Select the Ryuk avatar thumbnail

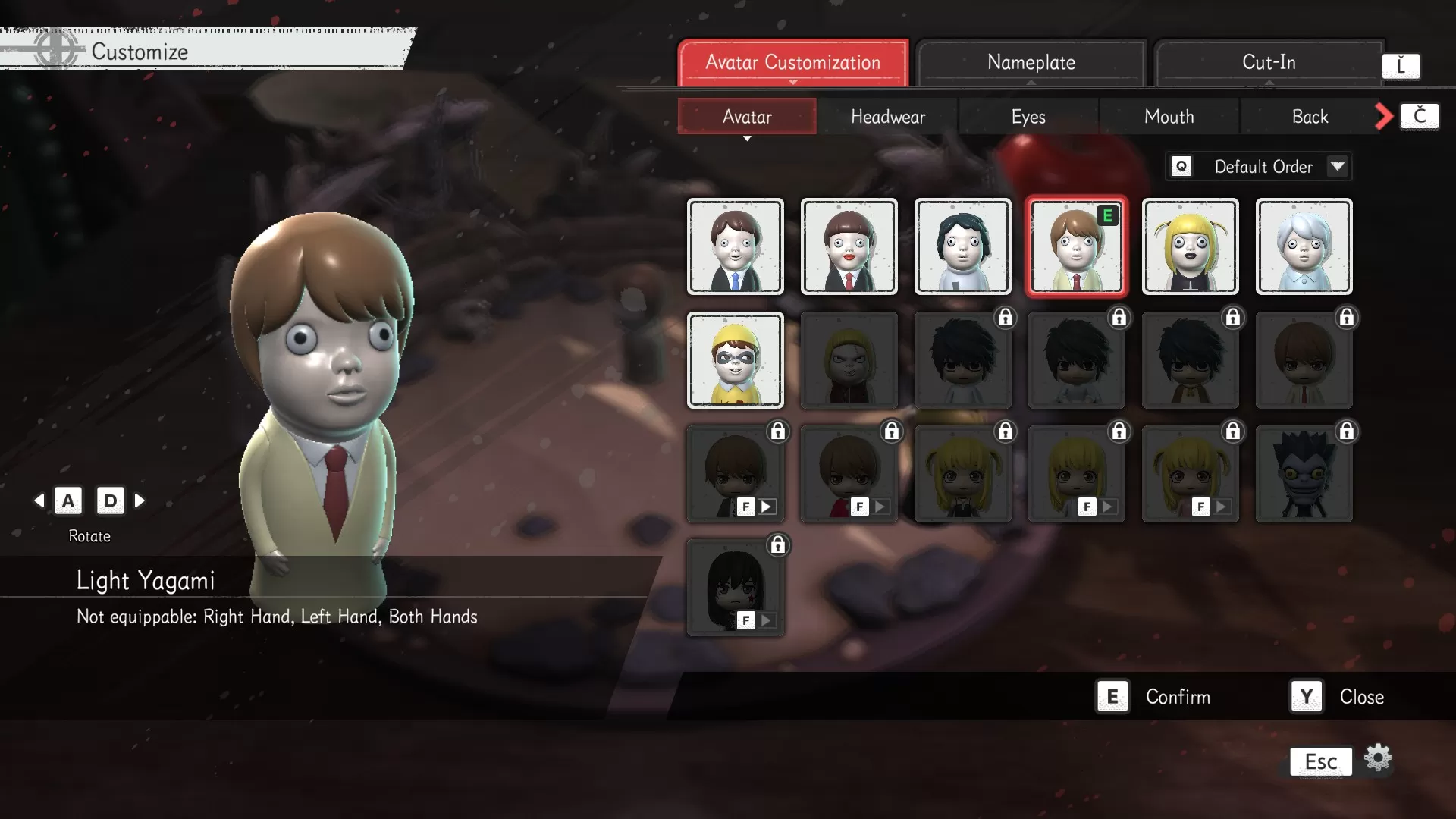pyautogui.click(x=1304, y=473)
